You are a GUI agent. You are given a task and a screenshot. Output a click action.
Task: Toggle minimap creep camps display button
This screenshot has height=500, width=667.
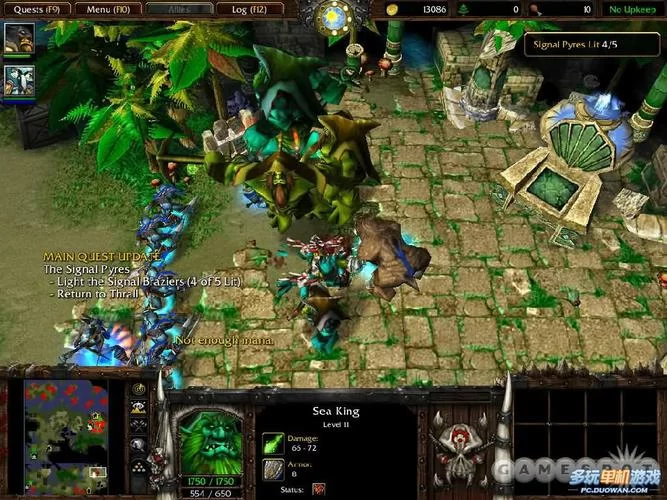[x=140, y=444]
